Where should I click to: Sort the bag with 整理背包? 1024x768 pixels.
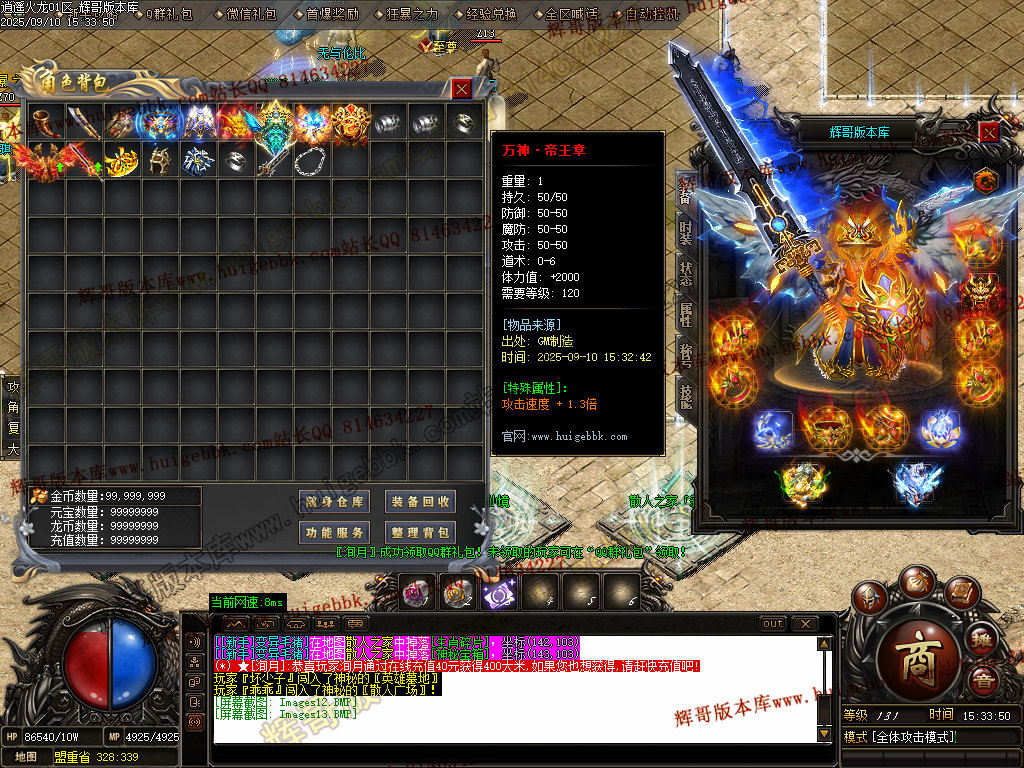(420, 533)
